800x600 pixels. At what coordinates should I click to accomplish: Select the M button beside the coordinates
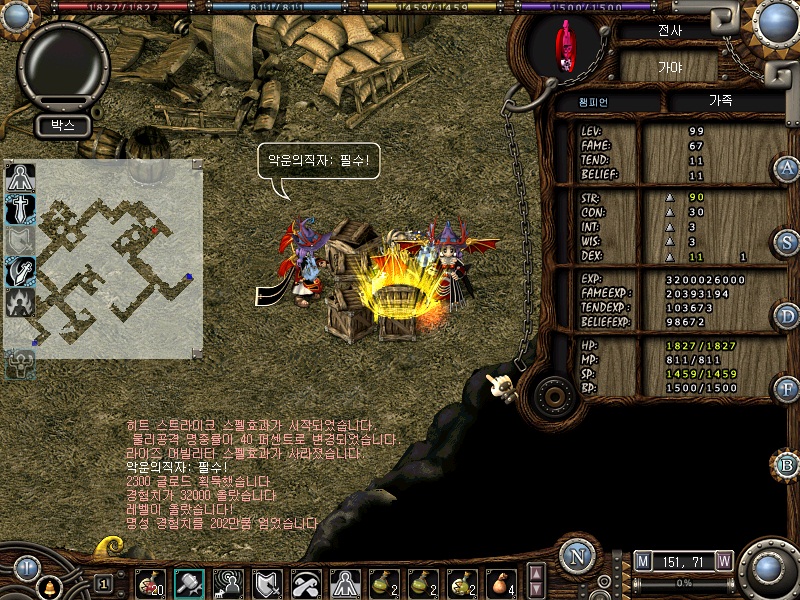pos(642,562)
